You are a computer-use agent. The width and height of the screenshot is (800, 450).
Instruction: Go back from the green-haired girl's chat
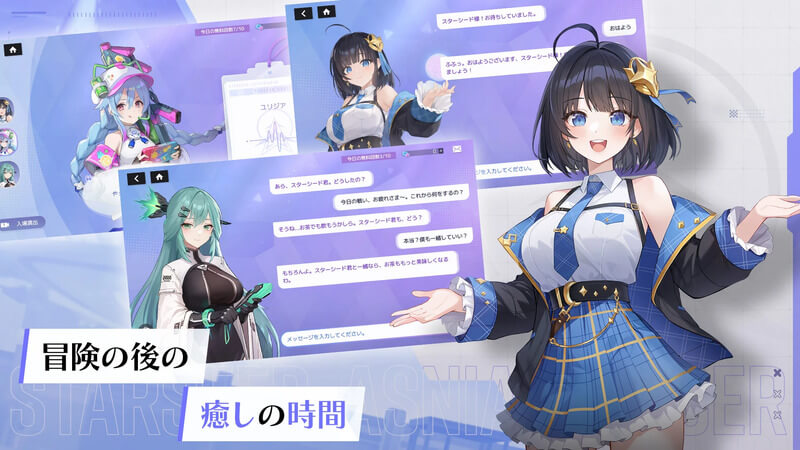coord(136,177)
